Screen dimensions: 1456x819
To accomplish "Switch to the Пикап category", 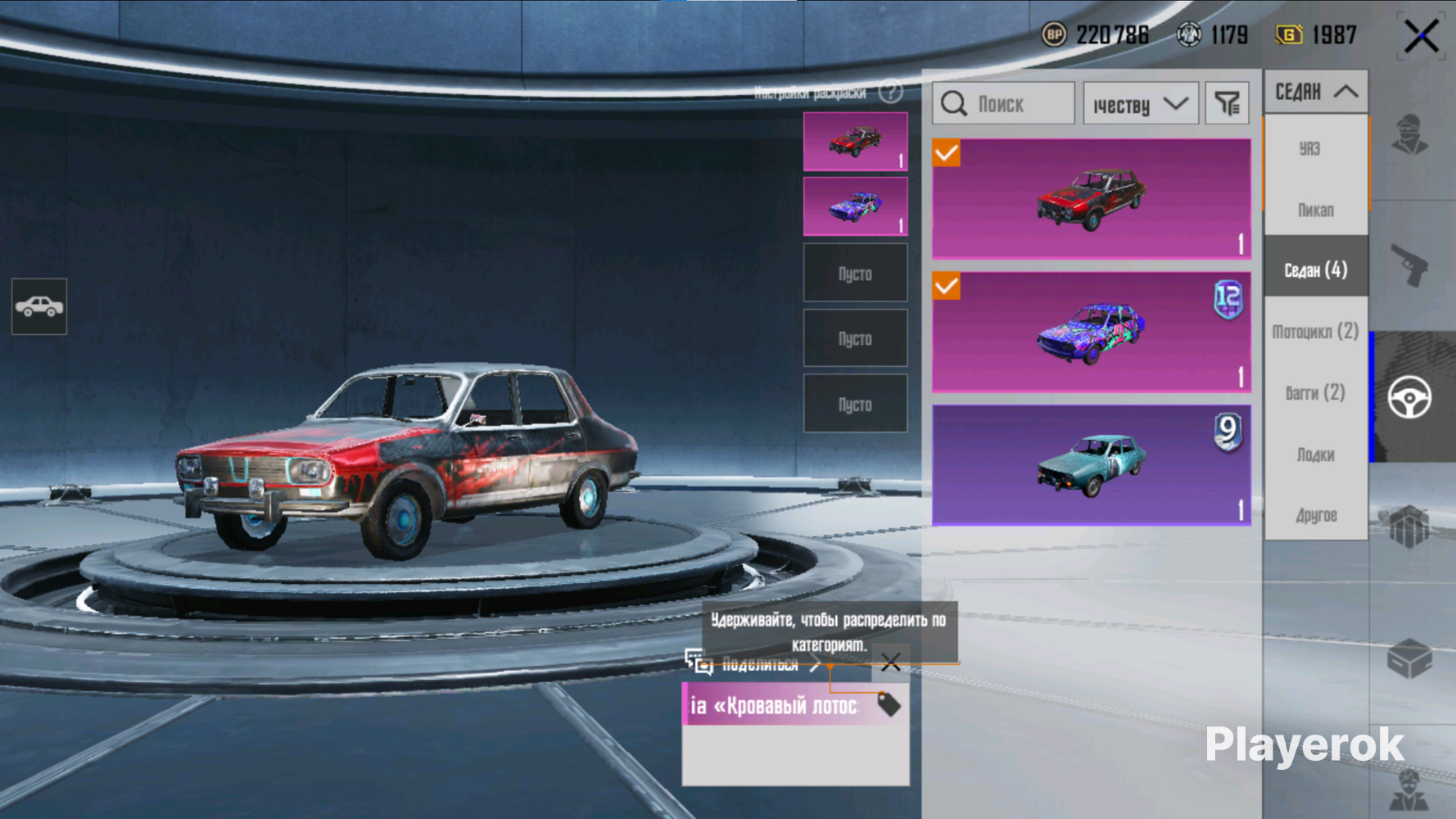I will pos(1315,210).
